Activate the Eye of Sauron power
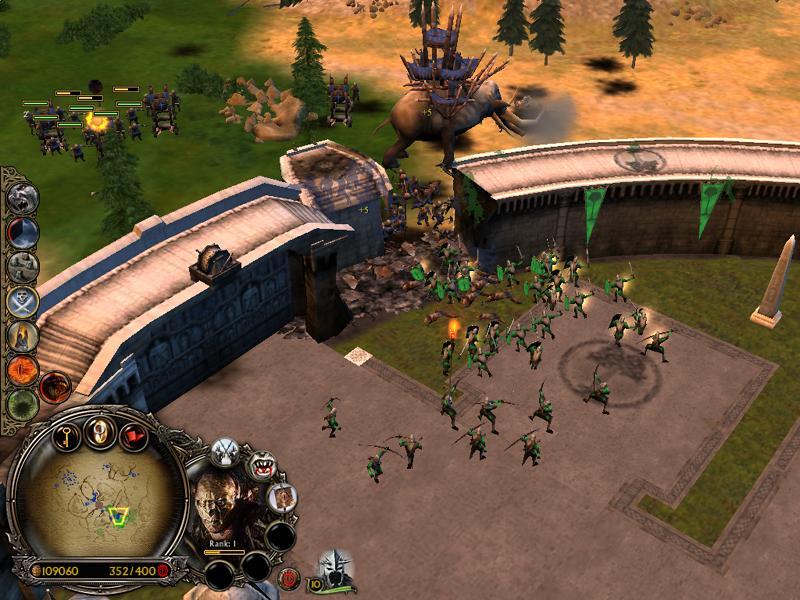The image size is (800, 600). (22, 370)
